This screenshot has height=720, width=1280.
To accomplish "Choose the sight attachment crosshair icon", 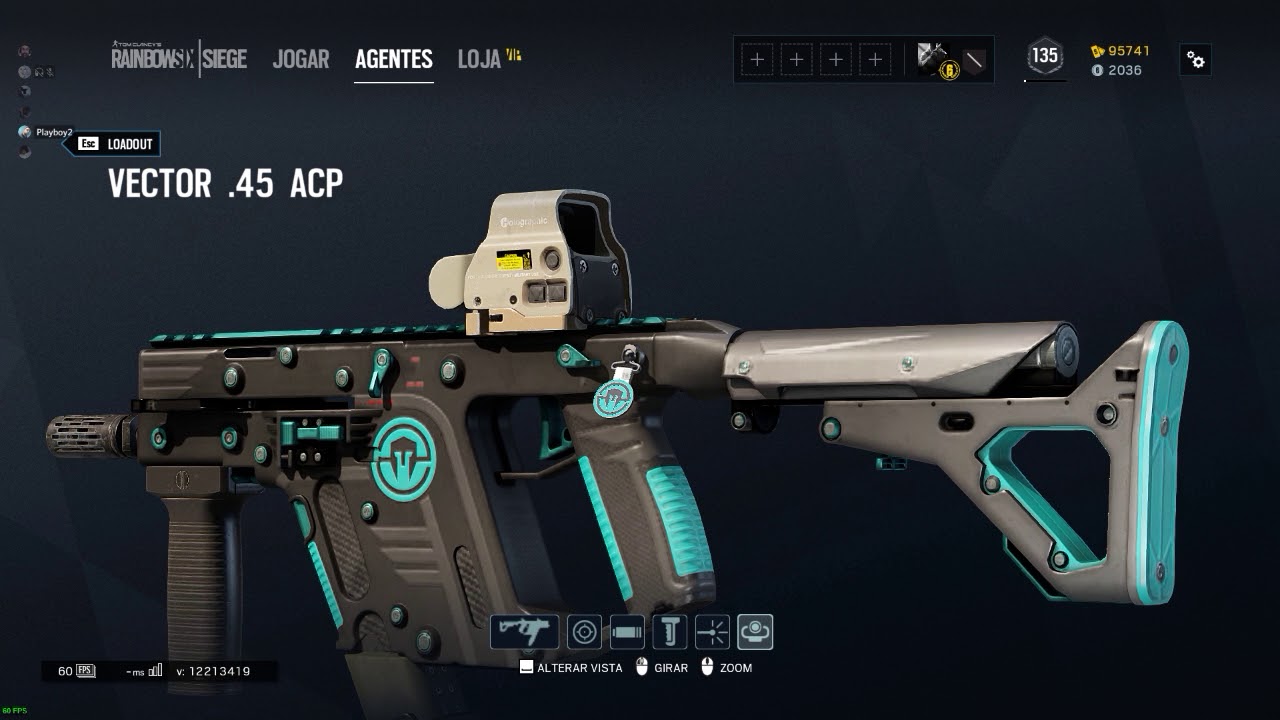I will pyautogui.click(x=584, y=632).
